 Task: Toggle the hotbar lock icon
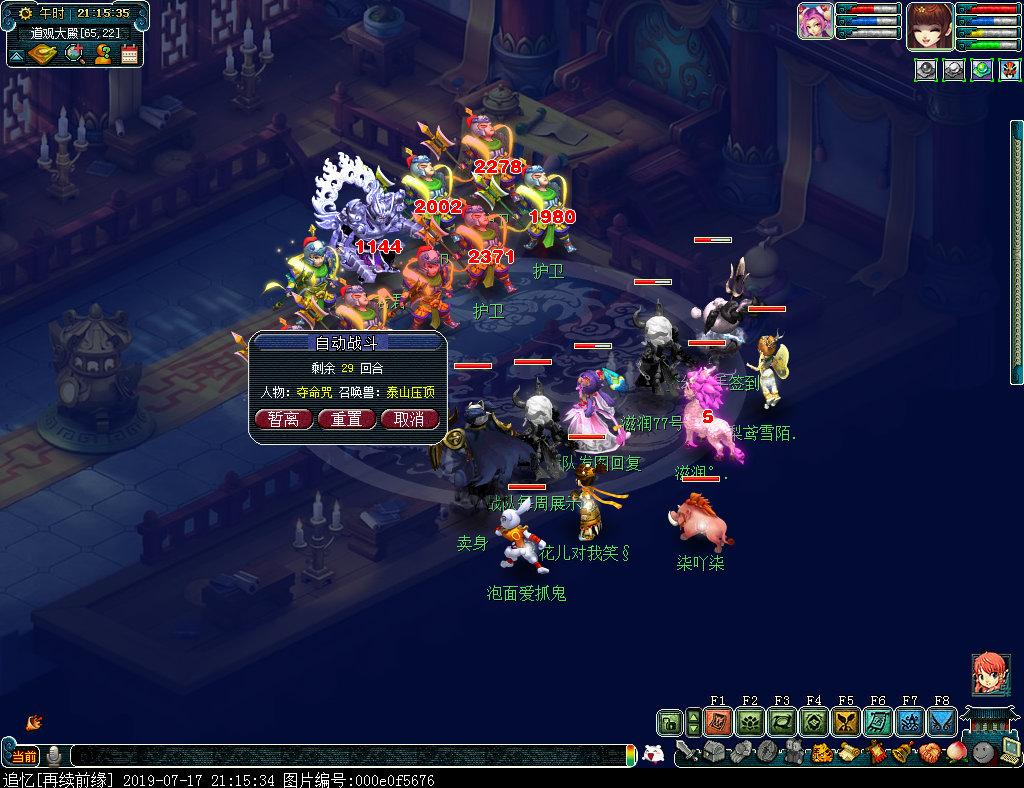point(669,722)
